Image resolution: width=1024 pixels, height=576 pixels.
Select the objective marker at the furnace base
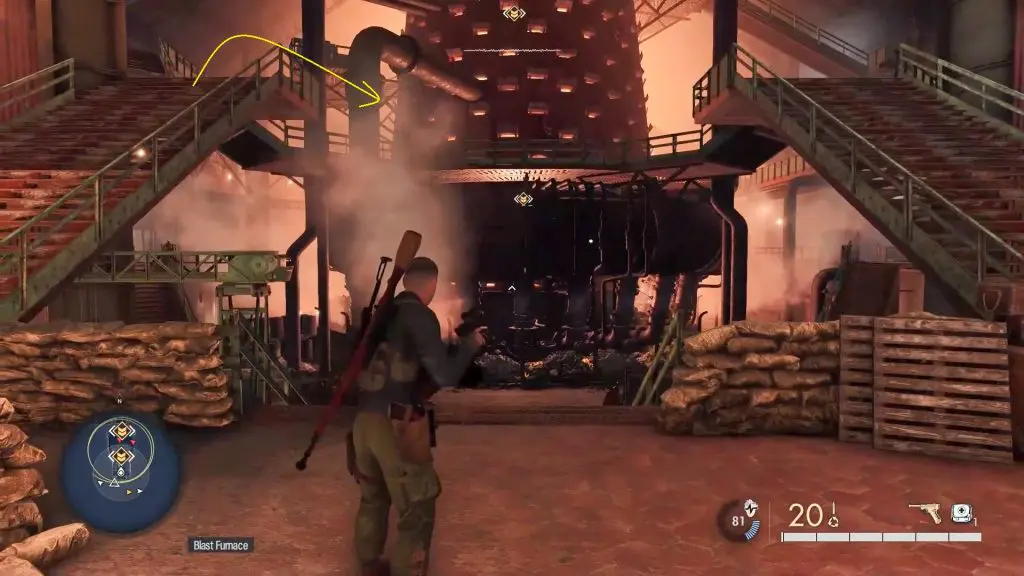pos(523,199)
